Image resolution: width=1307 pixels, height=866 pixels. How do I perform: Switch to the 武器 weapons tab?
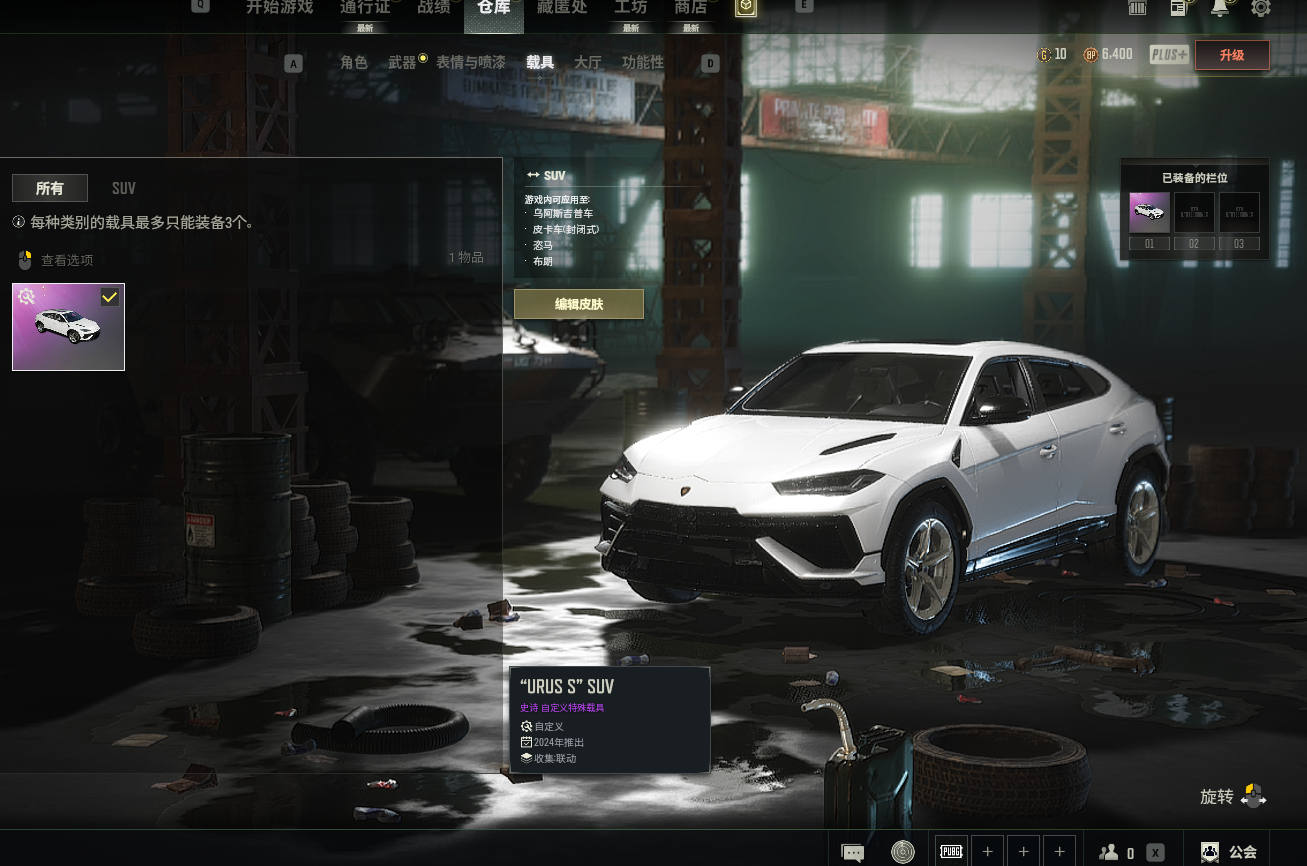click(402, 62)
